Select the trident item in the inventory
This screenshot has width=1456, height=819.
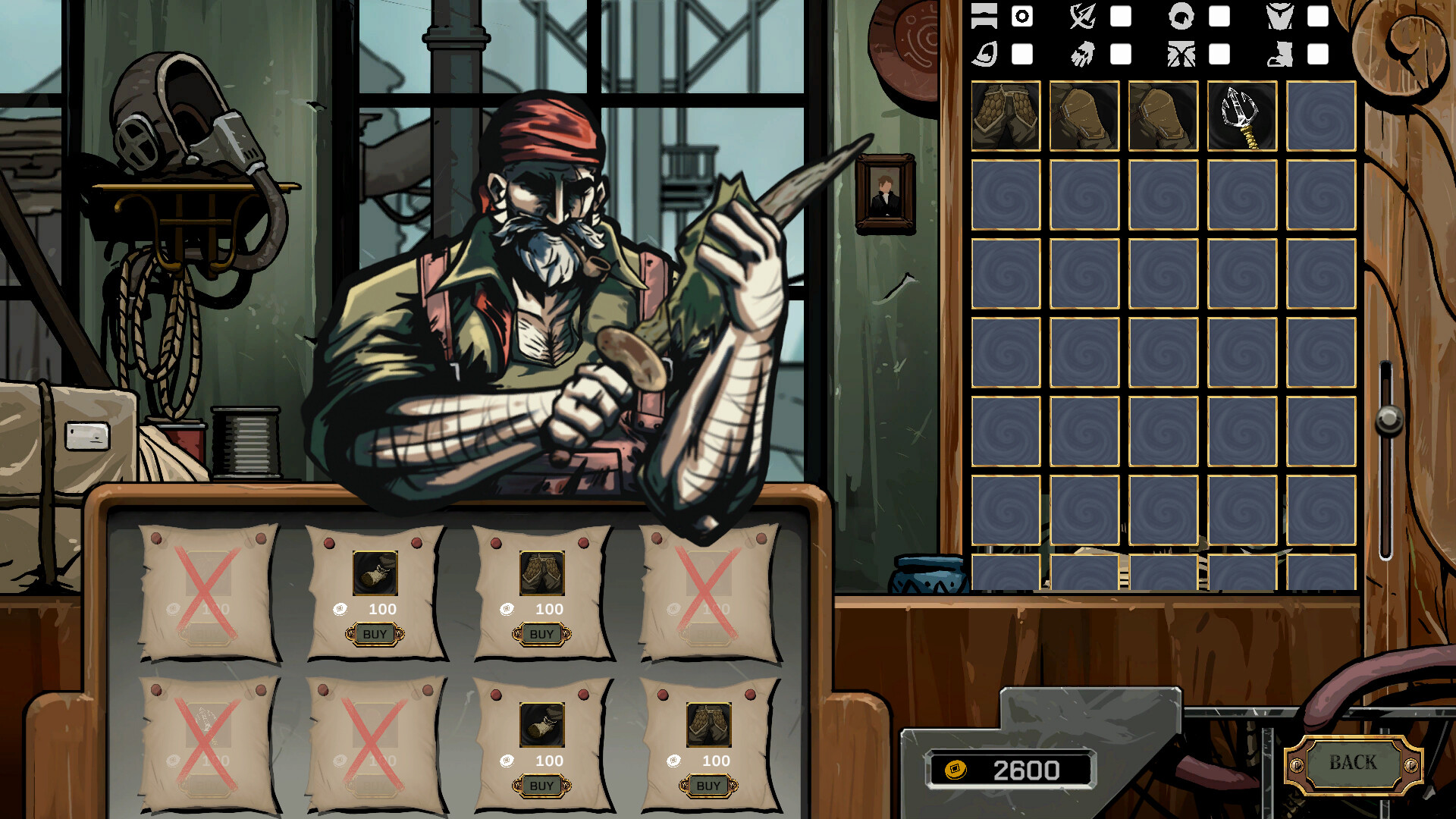1242,115
